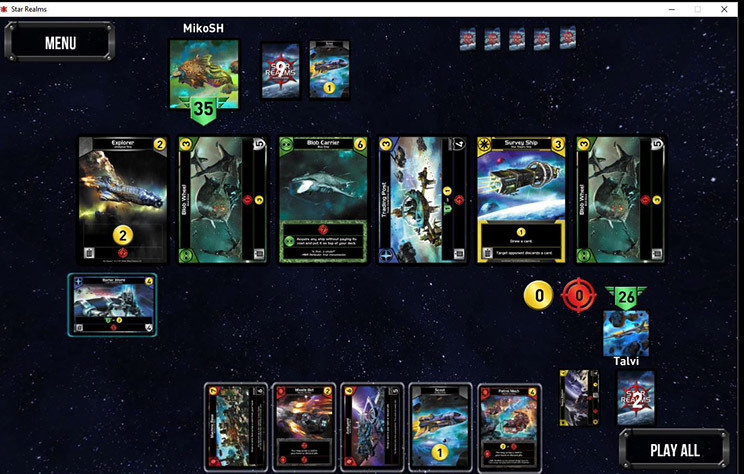Buy the Explorer card

click(122, 200)
